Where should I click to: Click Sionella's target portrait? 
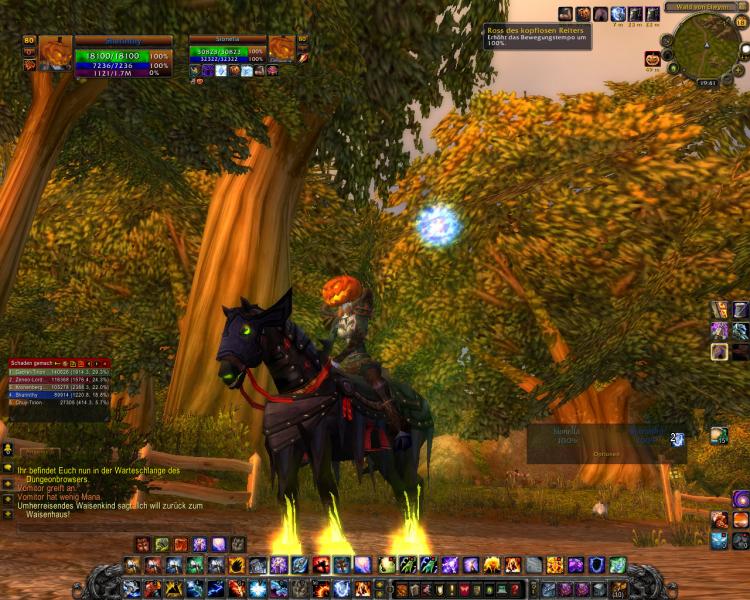pos(281,48)
